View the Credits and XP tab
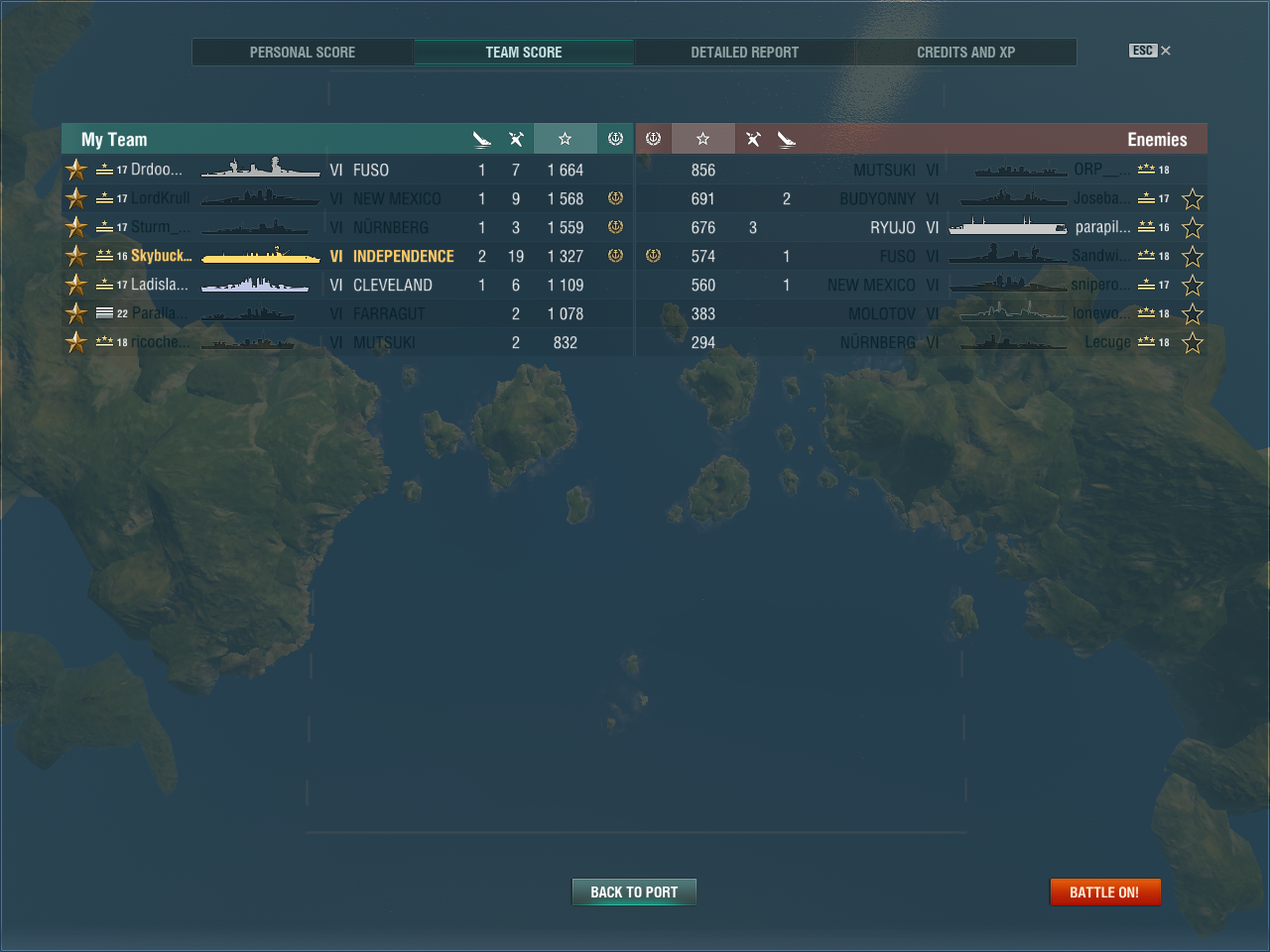The height and width of the screenshot is (952, 1270). point(965,53)
